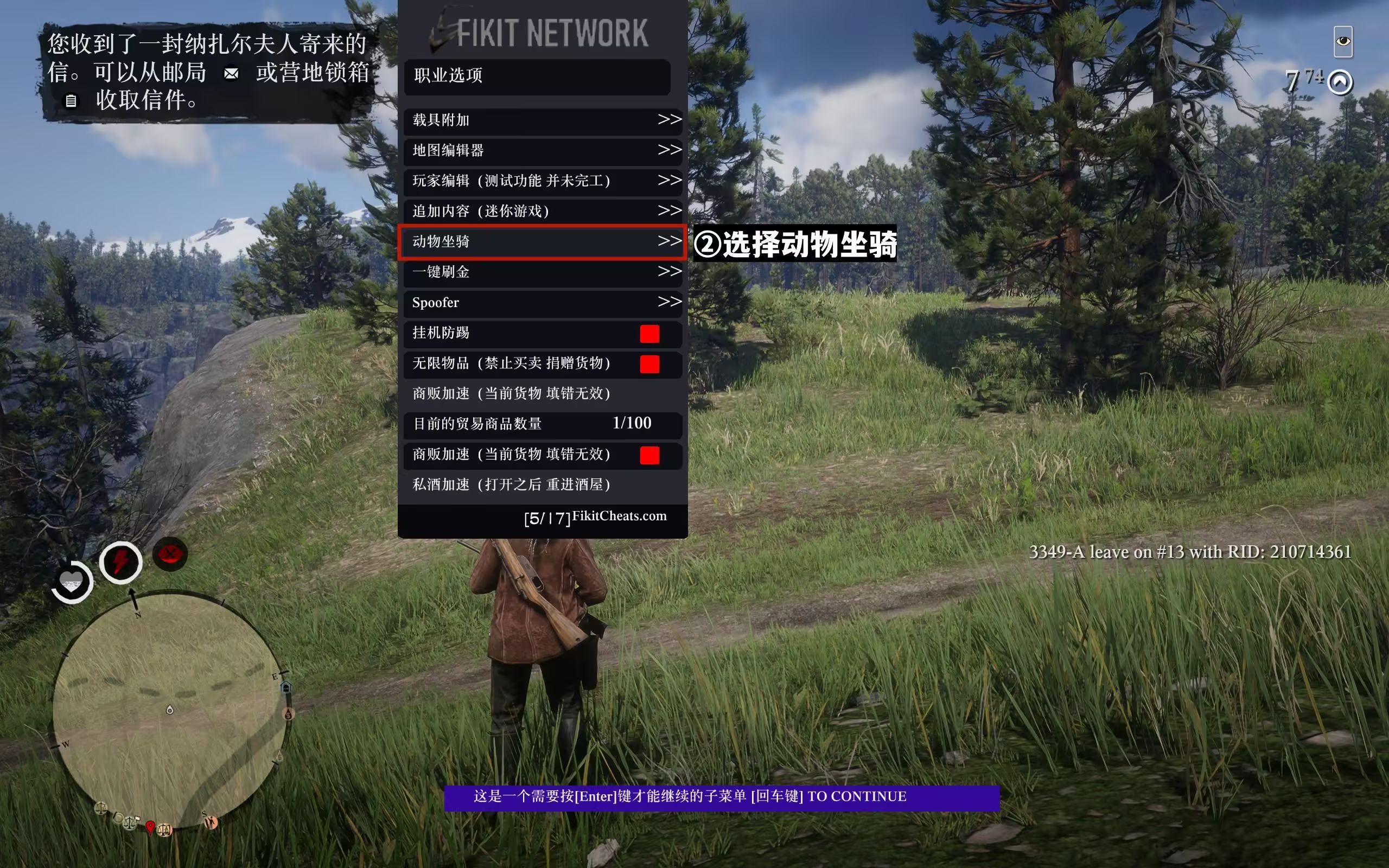1389x868 pixels.
Task: Click the FikitCheats.com footer text
Action: [619, 516]
